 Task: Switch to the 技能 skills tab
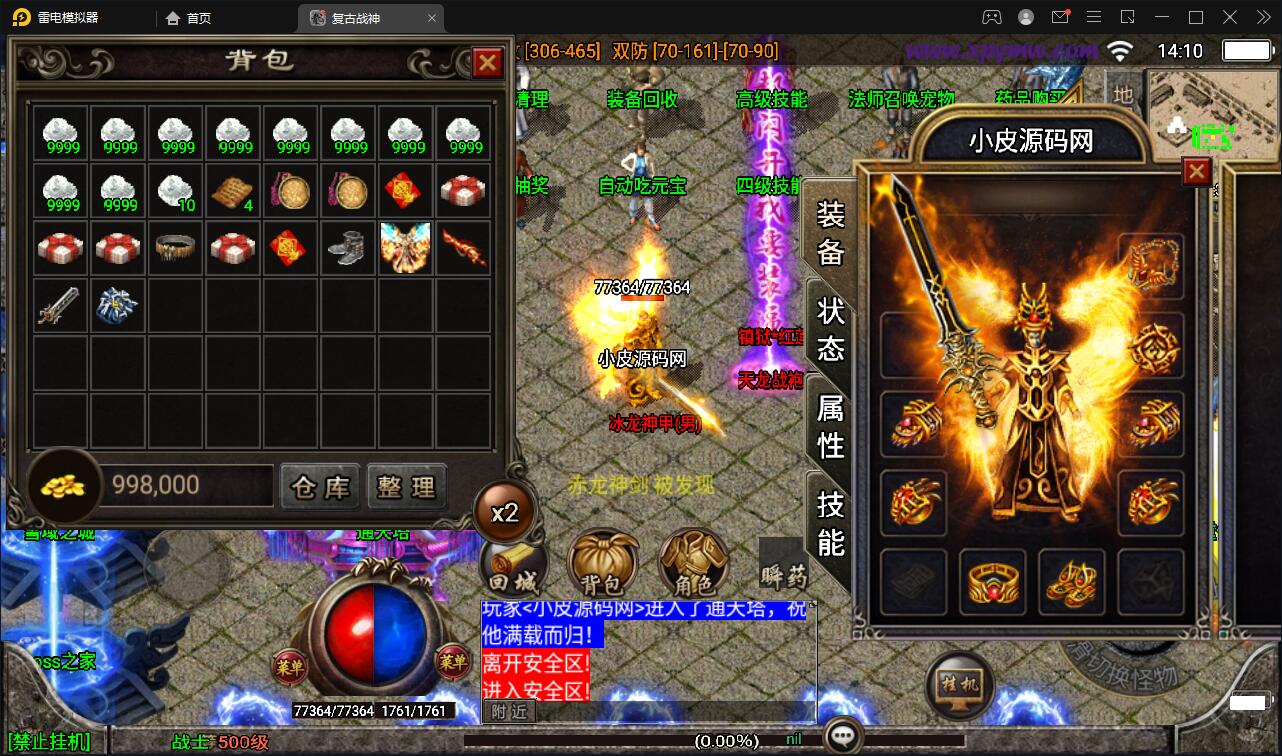[831, 522]
